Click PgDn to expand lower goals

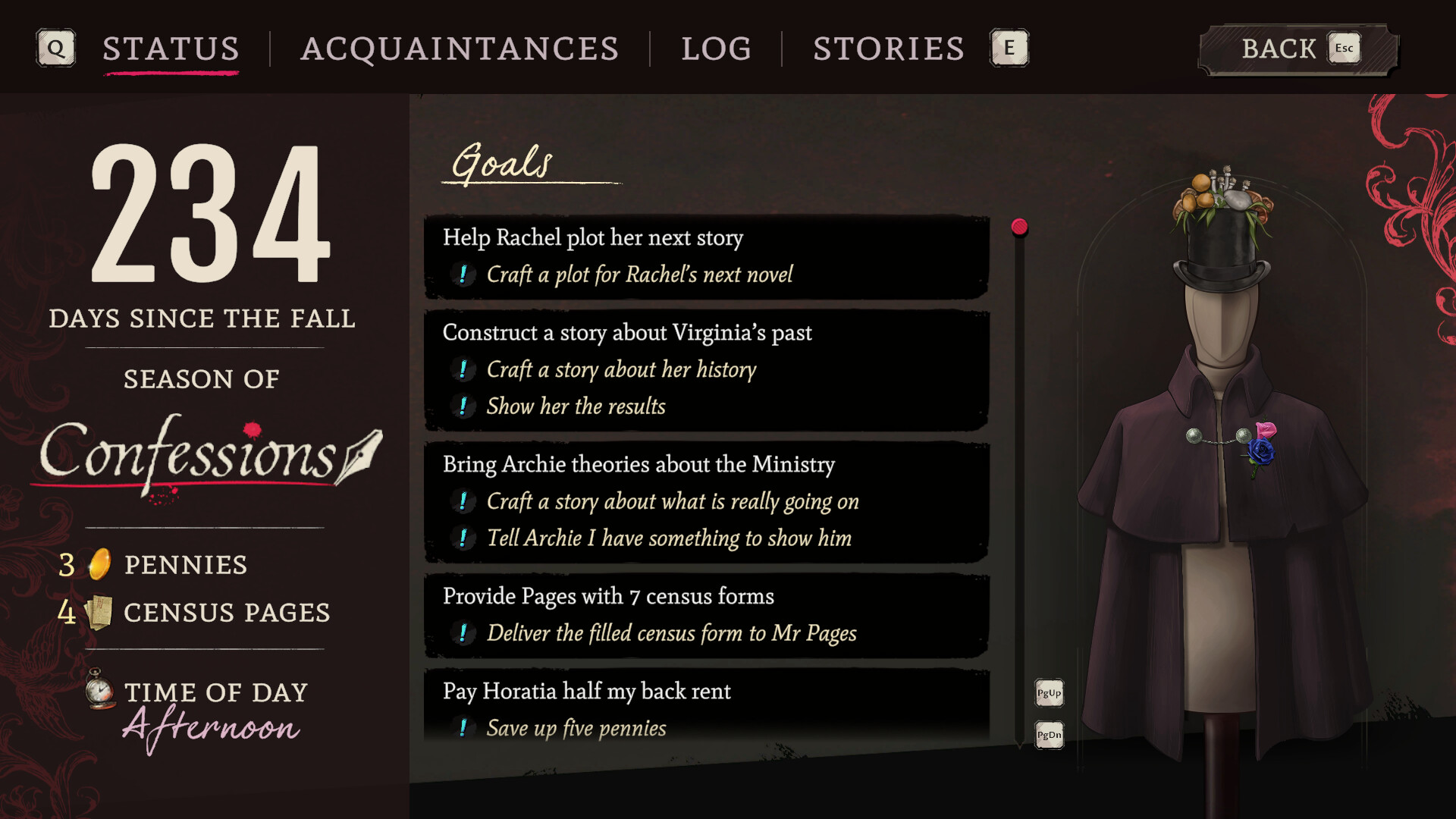pyautogui.click(x=1048, y=735)
